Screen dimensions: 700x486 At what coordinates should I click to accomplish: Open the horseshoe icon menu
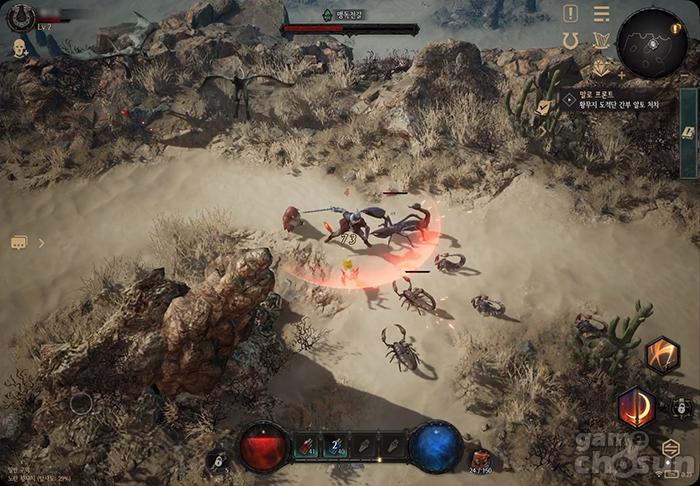pyautogui.click(x=571, y=41)
